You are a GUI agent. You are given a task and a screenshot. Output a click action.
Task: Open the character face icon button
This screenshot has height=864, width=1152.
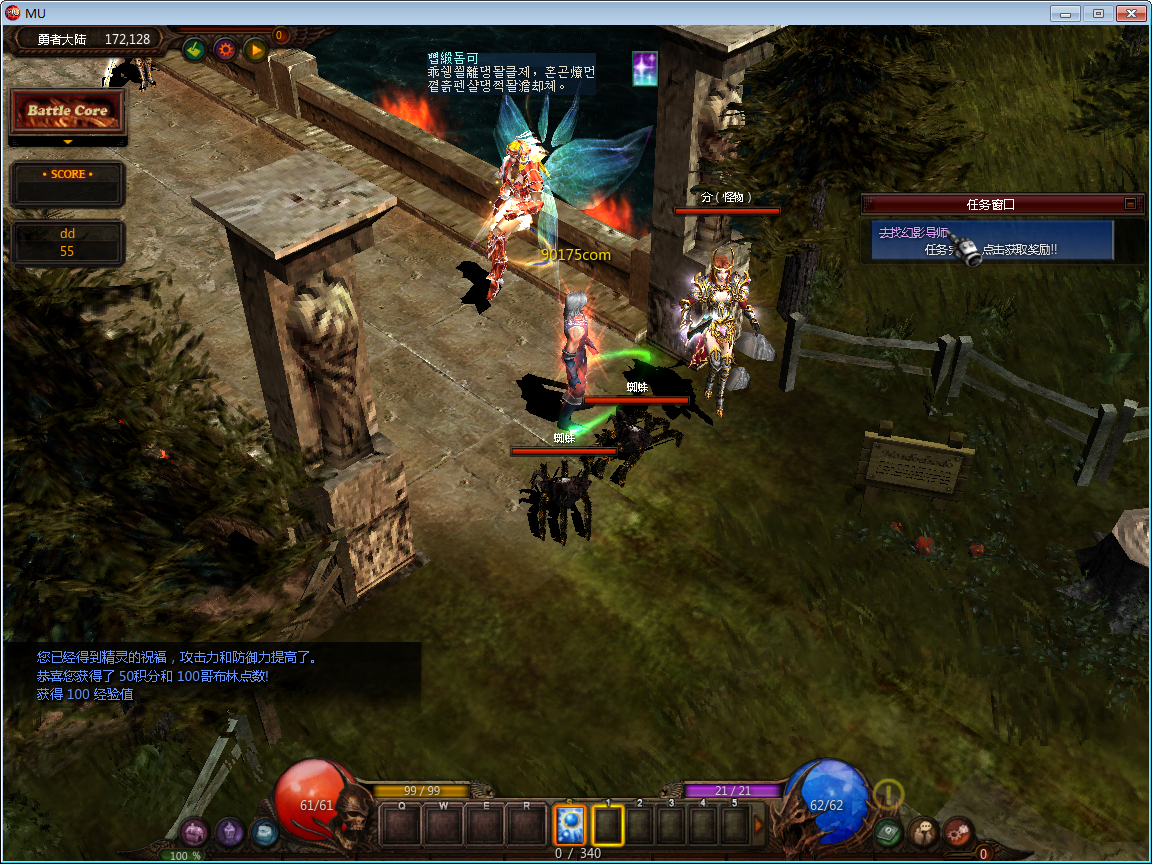923,831
